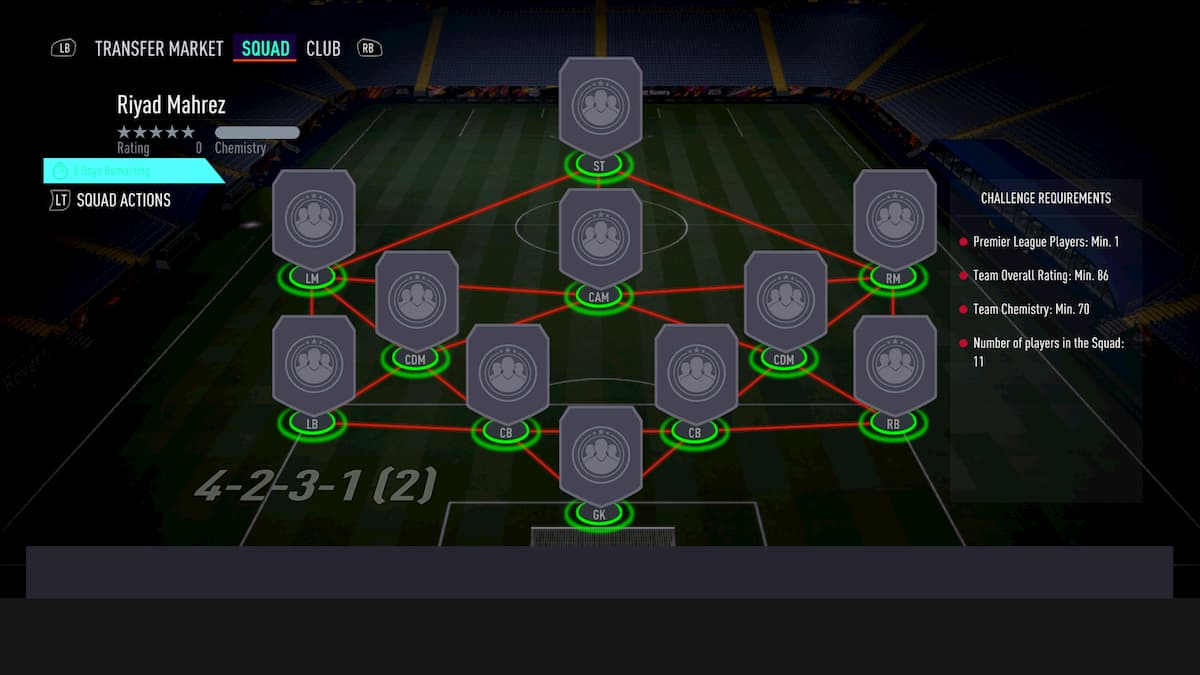
Task: Pick the empty RM player slot
Action: [894, 219]
